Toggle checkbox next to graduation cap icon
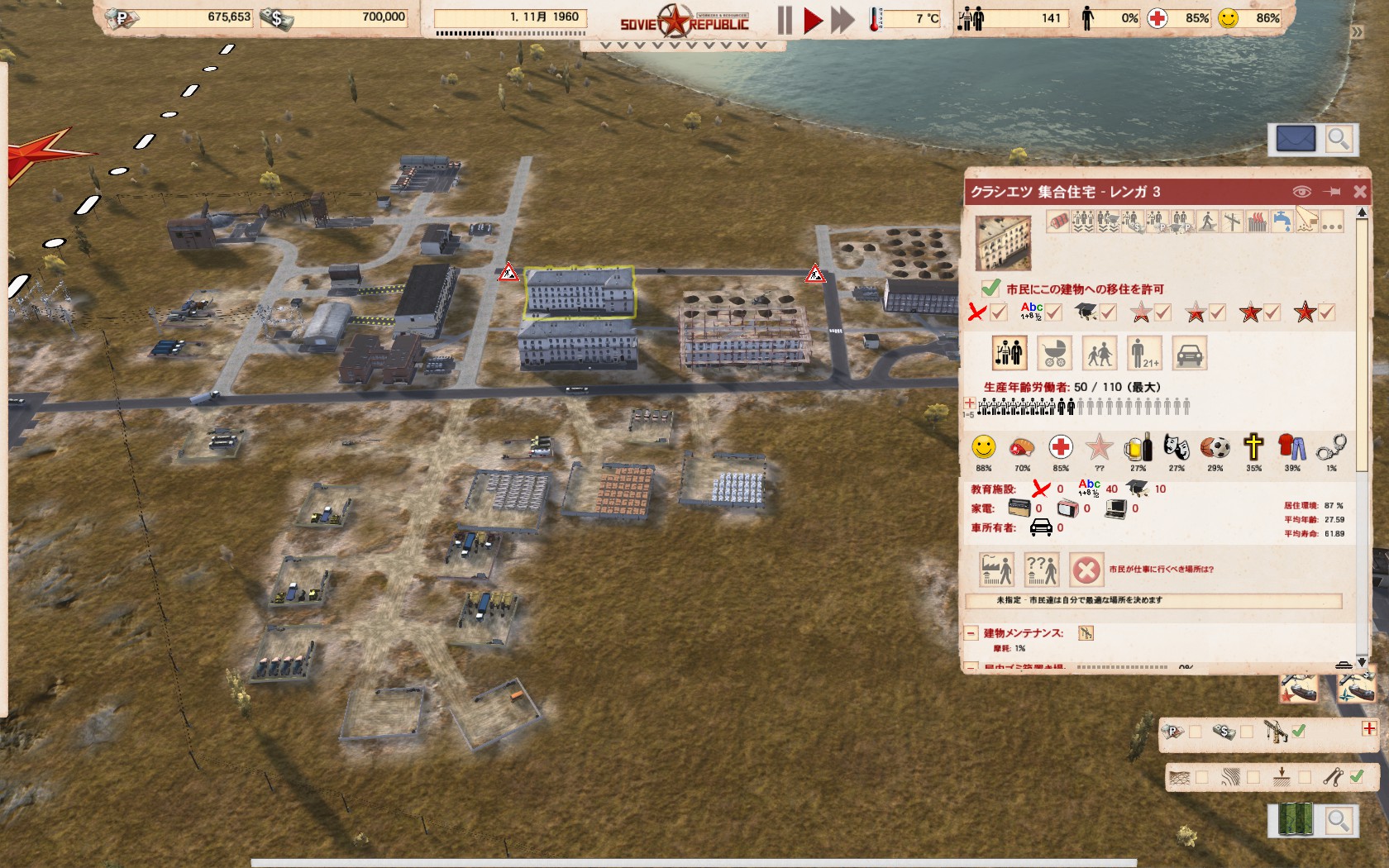Screen dimensions: 1389x868 (1108, 312)
